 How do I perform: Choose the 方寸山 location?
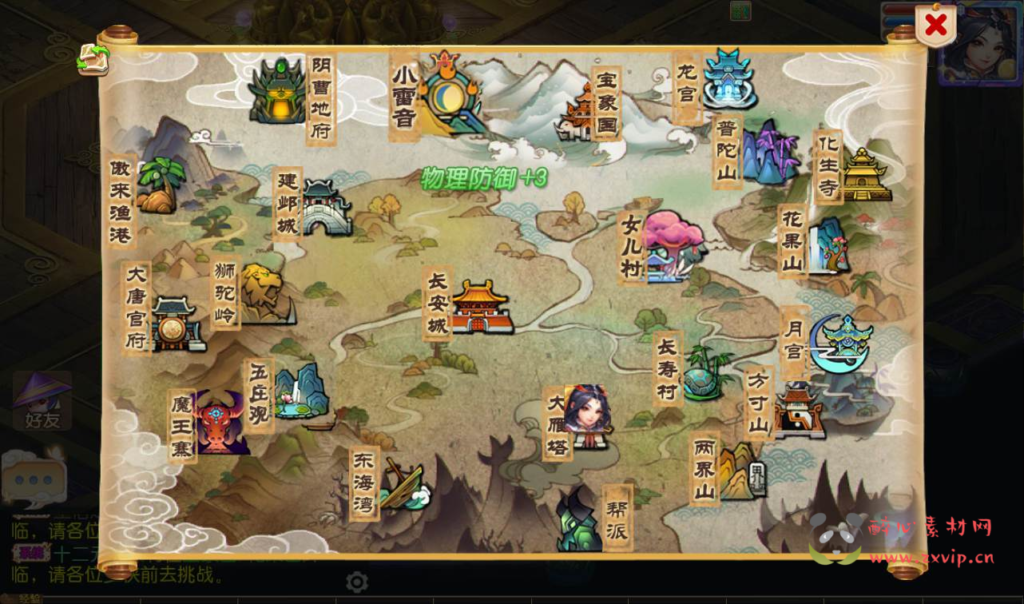(799, 410)
